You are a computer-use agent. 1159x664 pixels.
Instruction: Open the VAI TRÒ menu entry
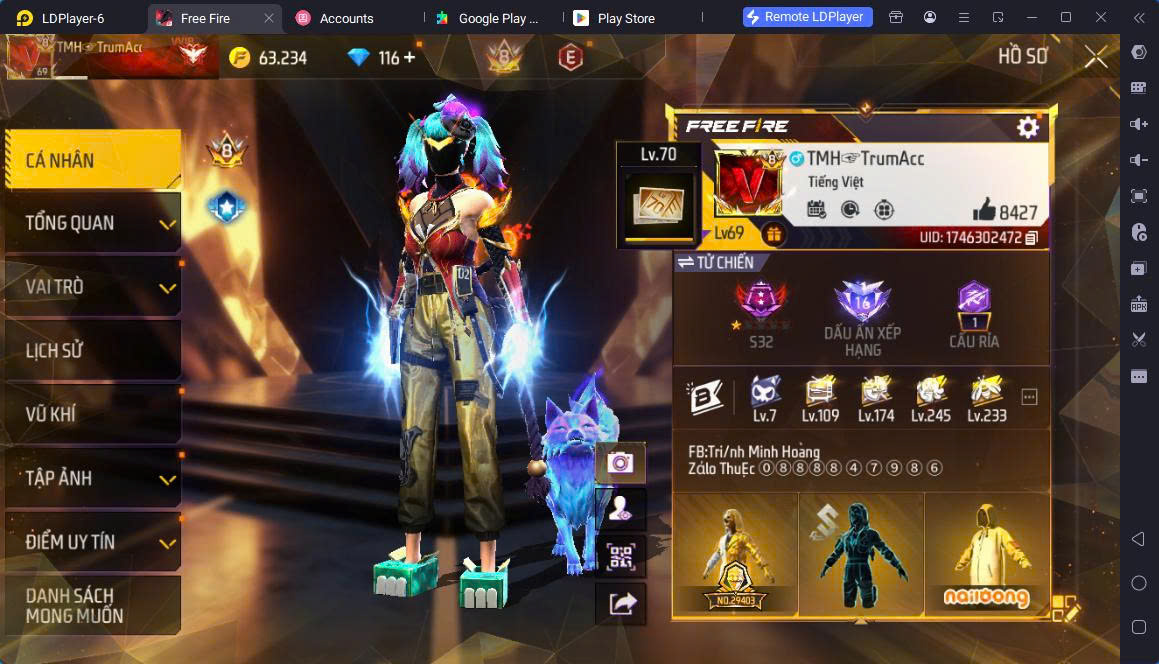click(92, 287)
